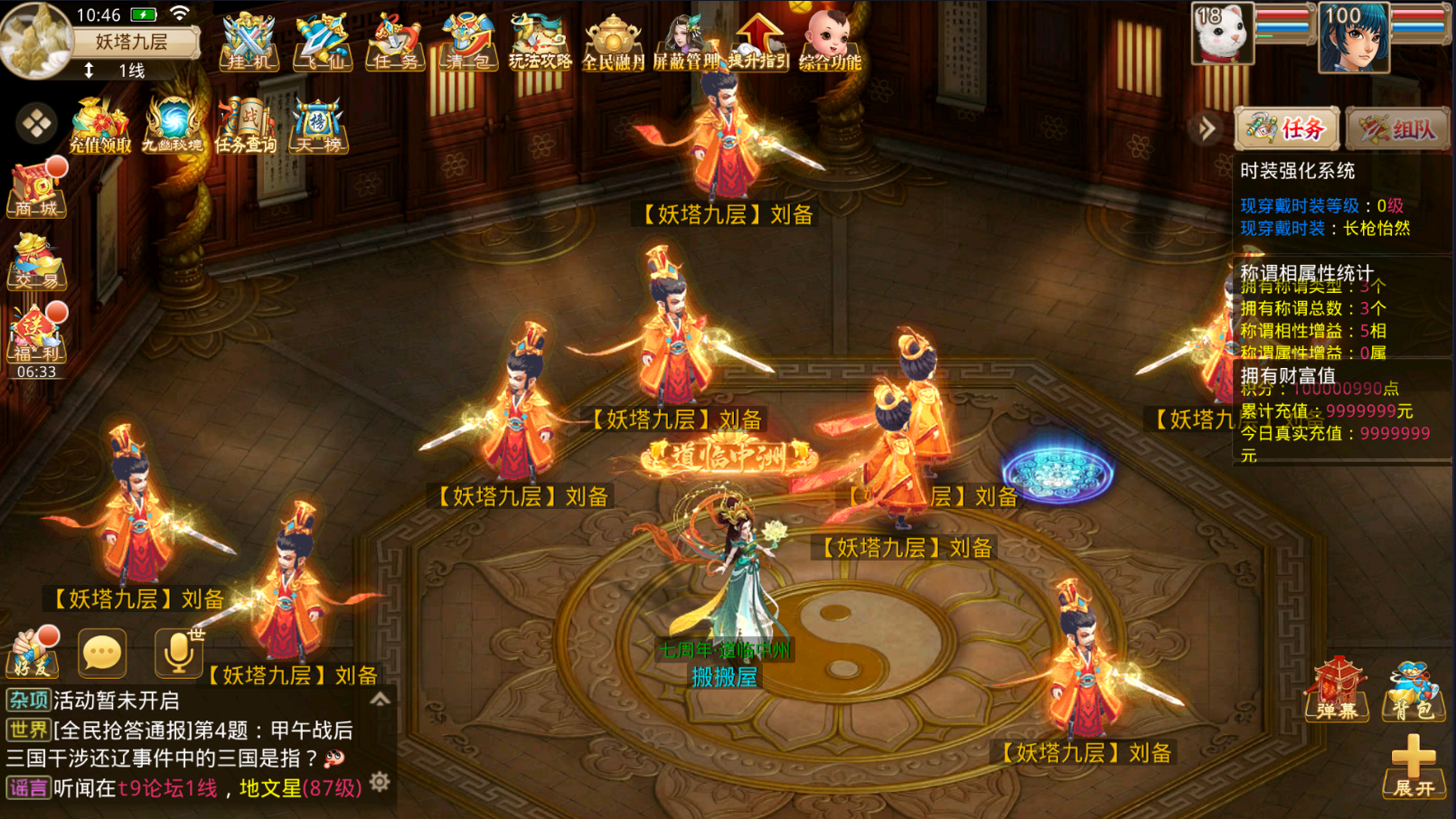Toggle the 弹幕 bullet comments
This screenshot has height=819, width=1456.
(x=1337, y=692)
